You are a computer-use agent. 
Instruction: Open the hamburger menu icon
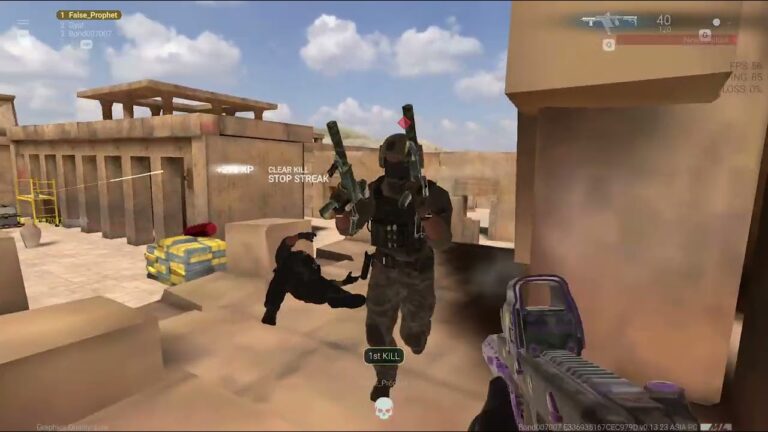[23, 24]
